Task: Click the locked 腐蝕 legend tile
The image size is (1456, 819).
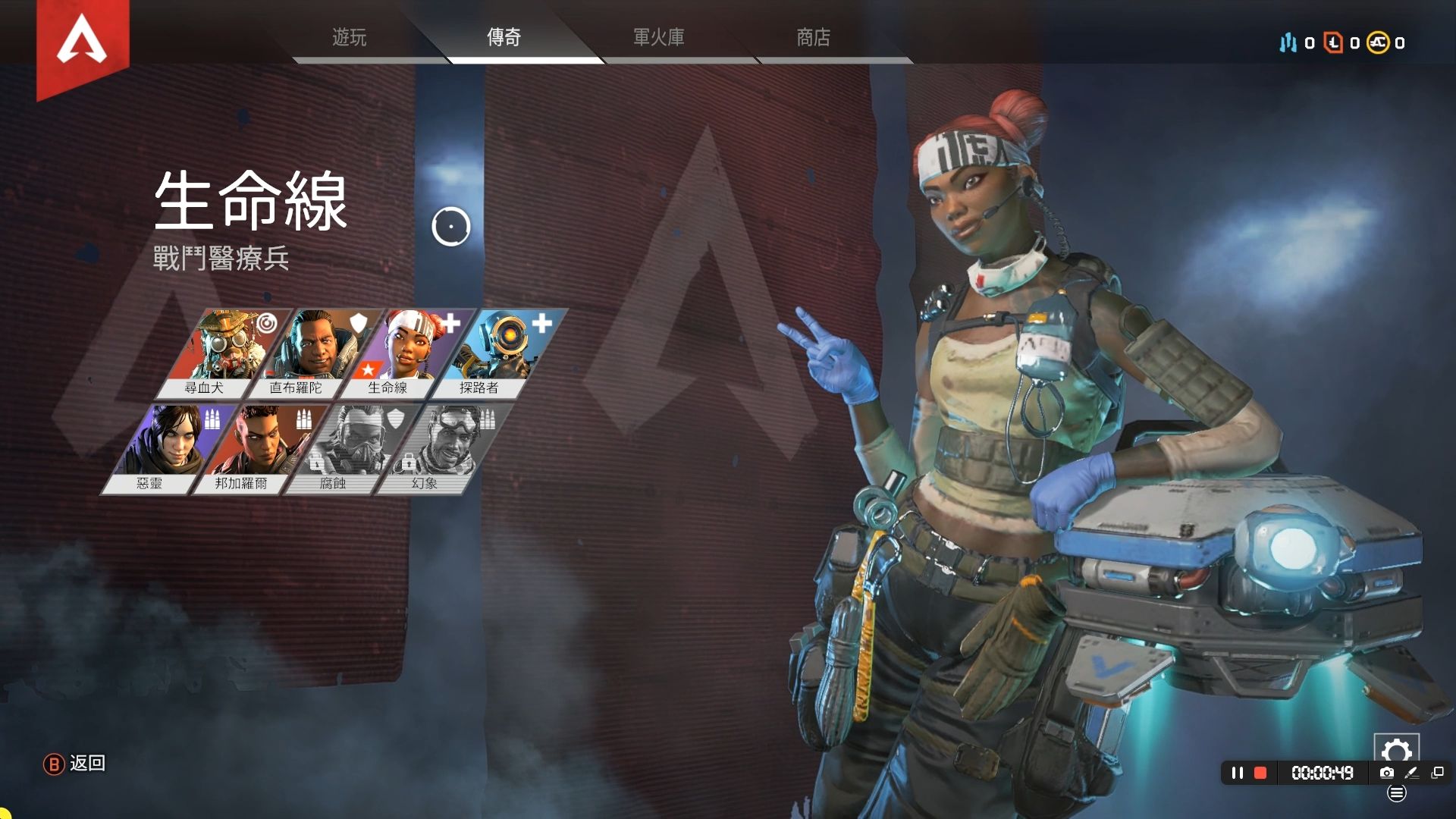Action: tap(345, 448)
